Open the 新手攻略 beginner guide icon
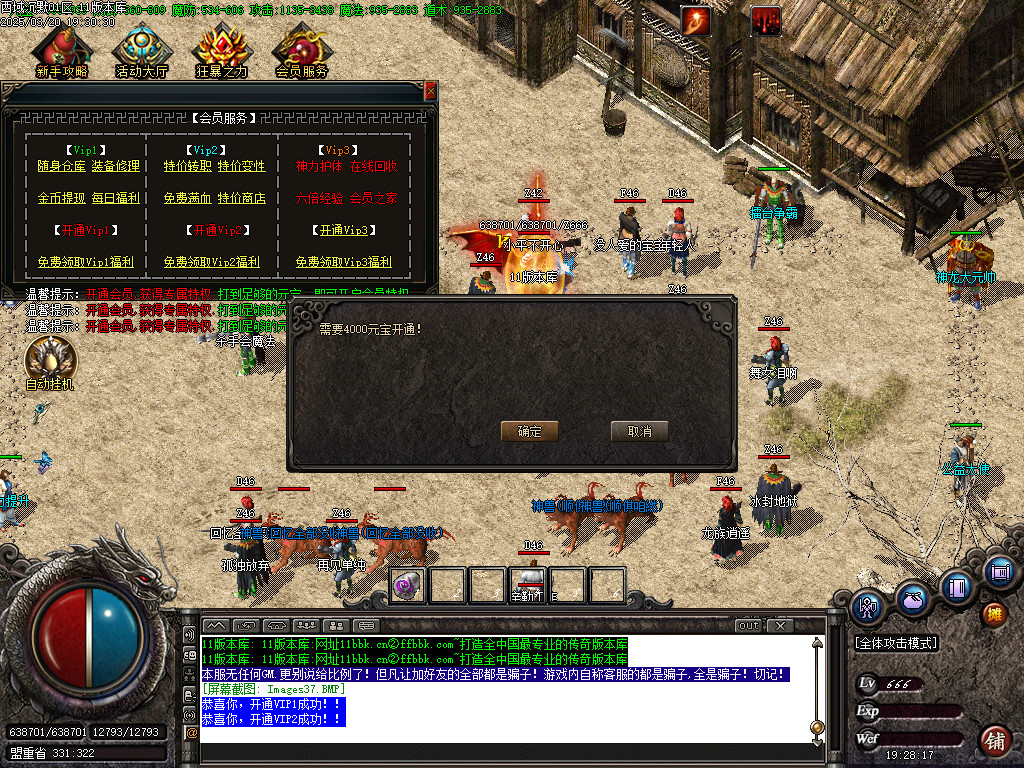 point(61,50)
